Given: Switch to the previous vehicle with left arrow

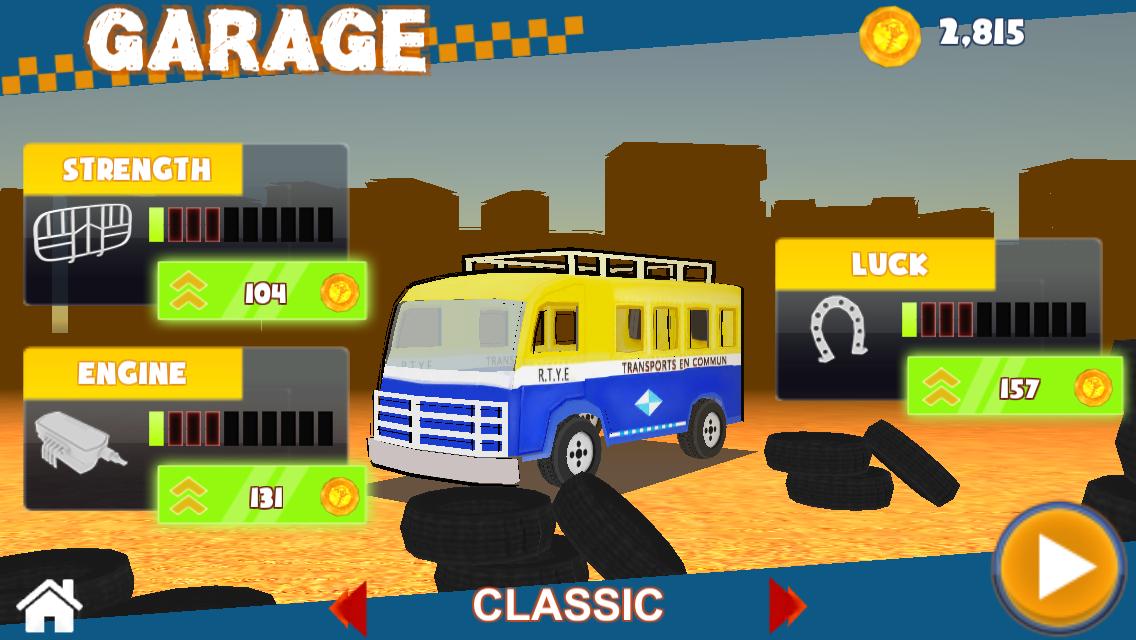Looking at the screenshot, I should tap(349, 605).
